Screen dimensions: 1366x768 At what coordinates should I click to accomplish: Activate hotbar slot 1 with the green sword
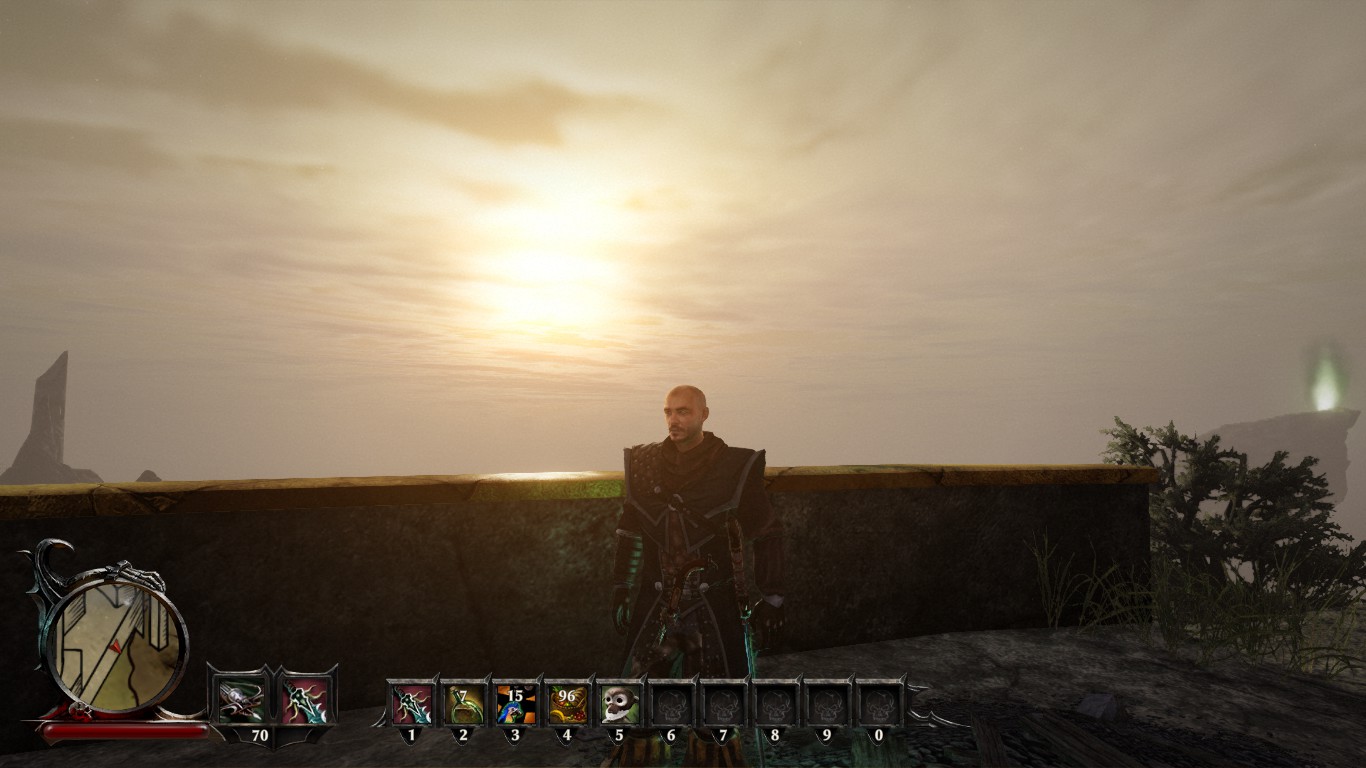[411, 704]
